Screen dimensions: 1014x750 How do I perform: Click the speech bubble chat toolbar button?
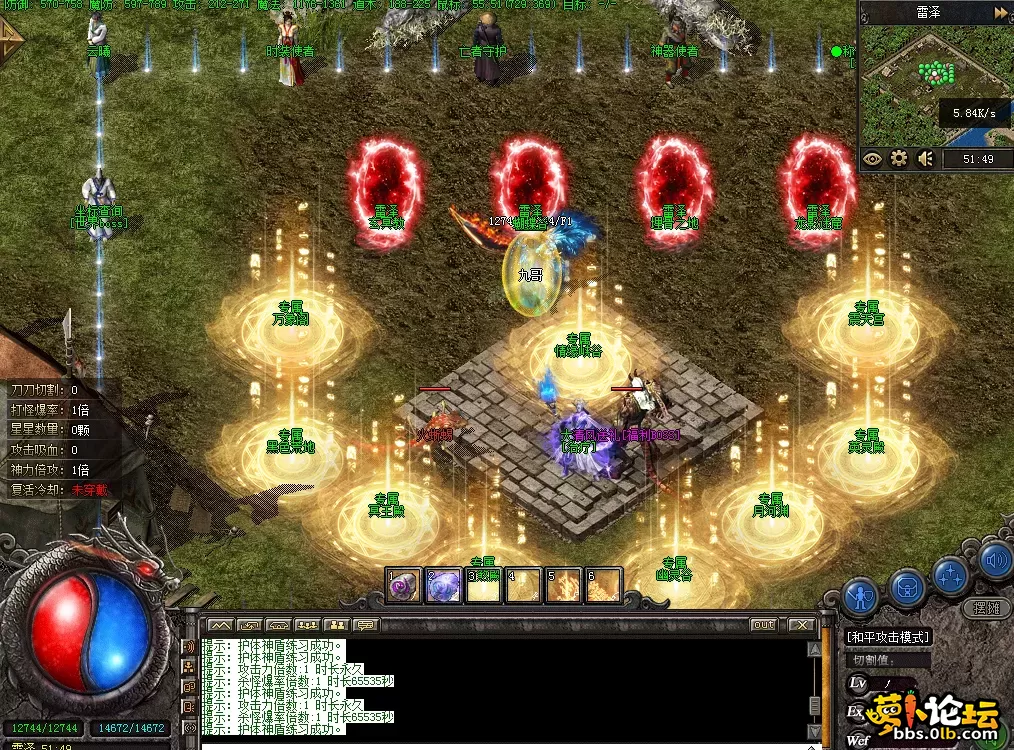pyautogui.click(x=365, y=625)
